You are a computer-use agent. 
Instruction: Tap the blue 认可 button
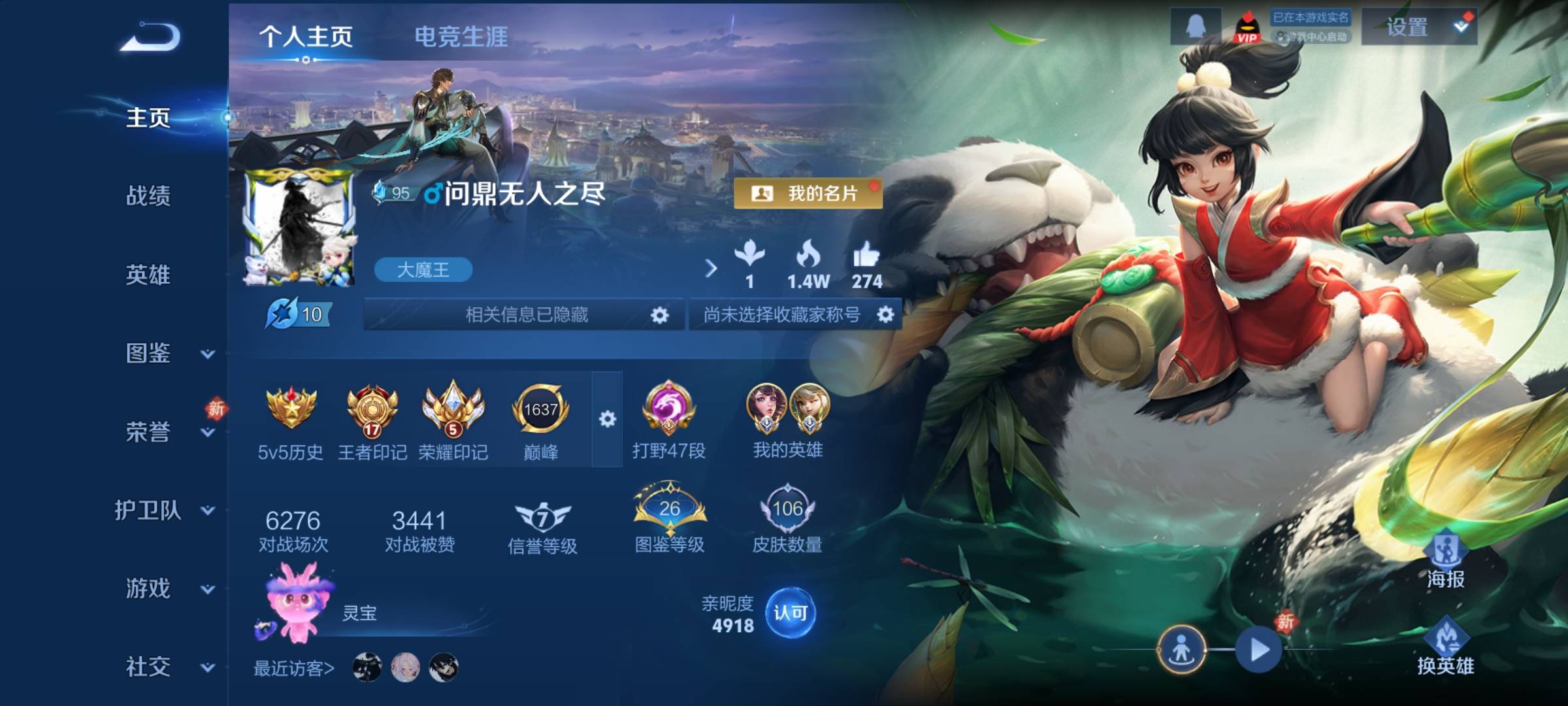[x=790, y=613]
